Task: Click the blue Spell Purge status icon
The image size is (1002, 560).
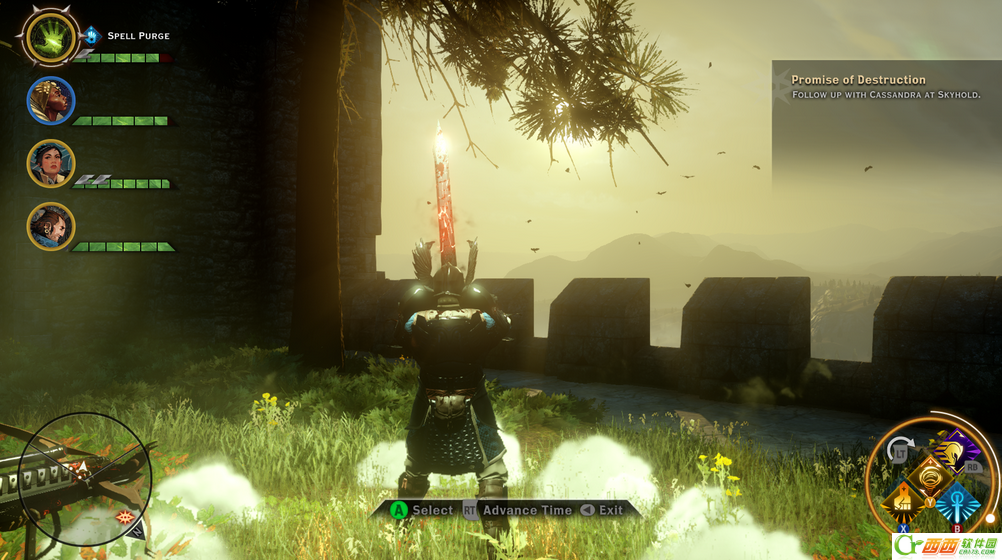Action: (92, 35)
